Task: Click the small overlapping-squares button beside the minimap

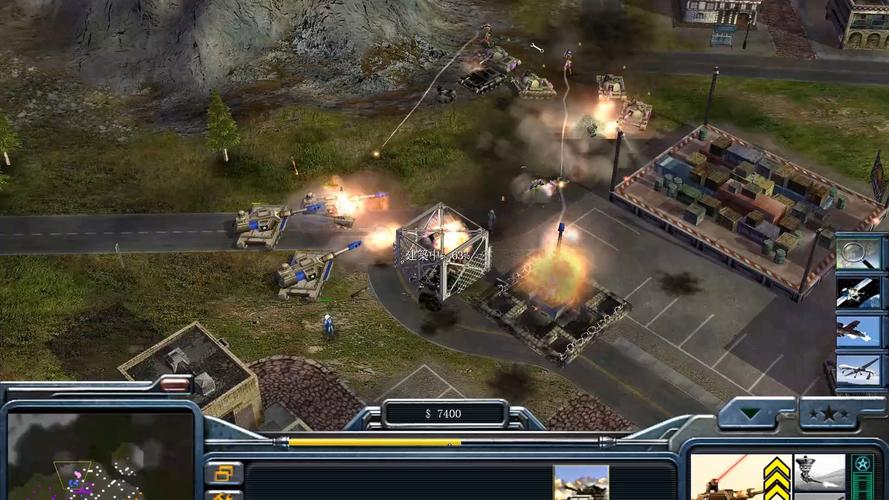Action: click(x=224, y=472)
